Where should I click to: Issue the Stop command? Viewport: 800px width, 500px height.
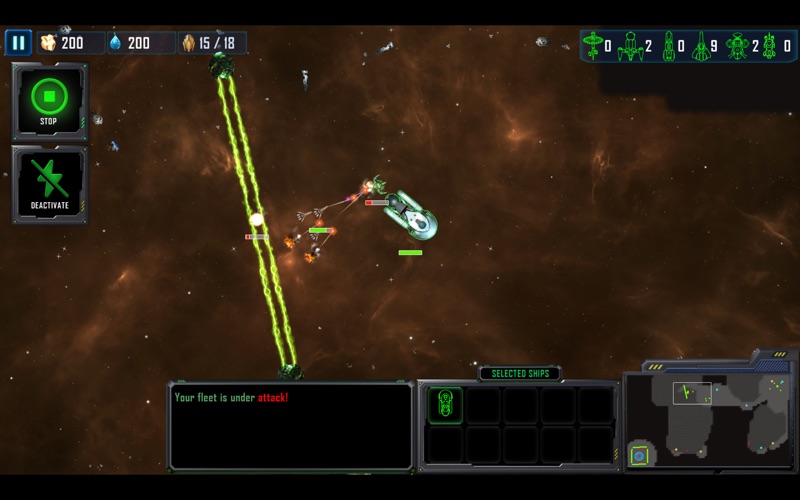(49, 100)
